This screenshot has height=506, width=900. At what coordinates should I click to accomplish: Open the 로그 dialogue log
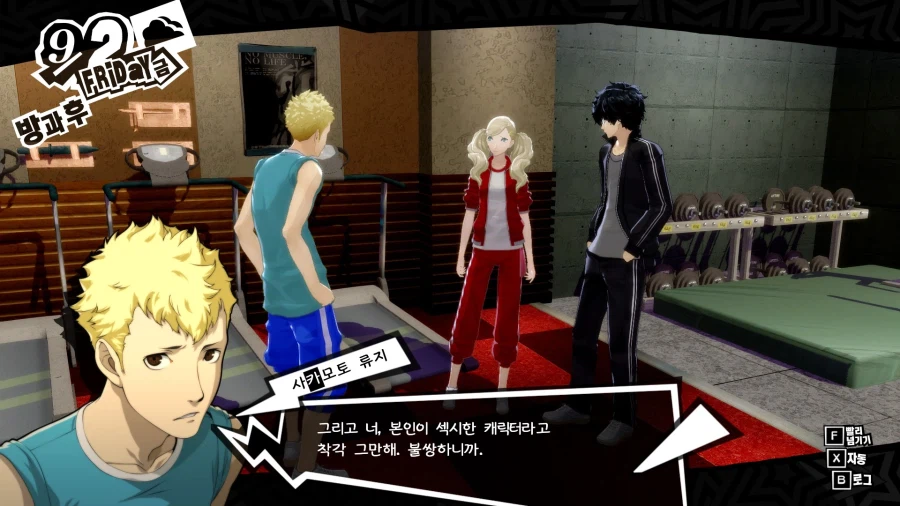[848, 481]
